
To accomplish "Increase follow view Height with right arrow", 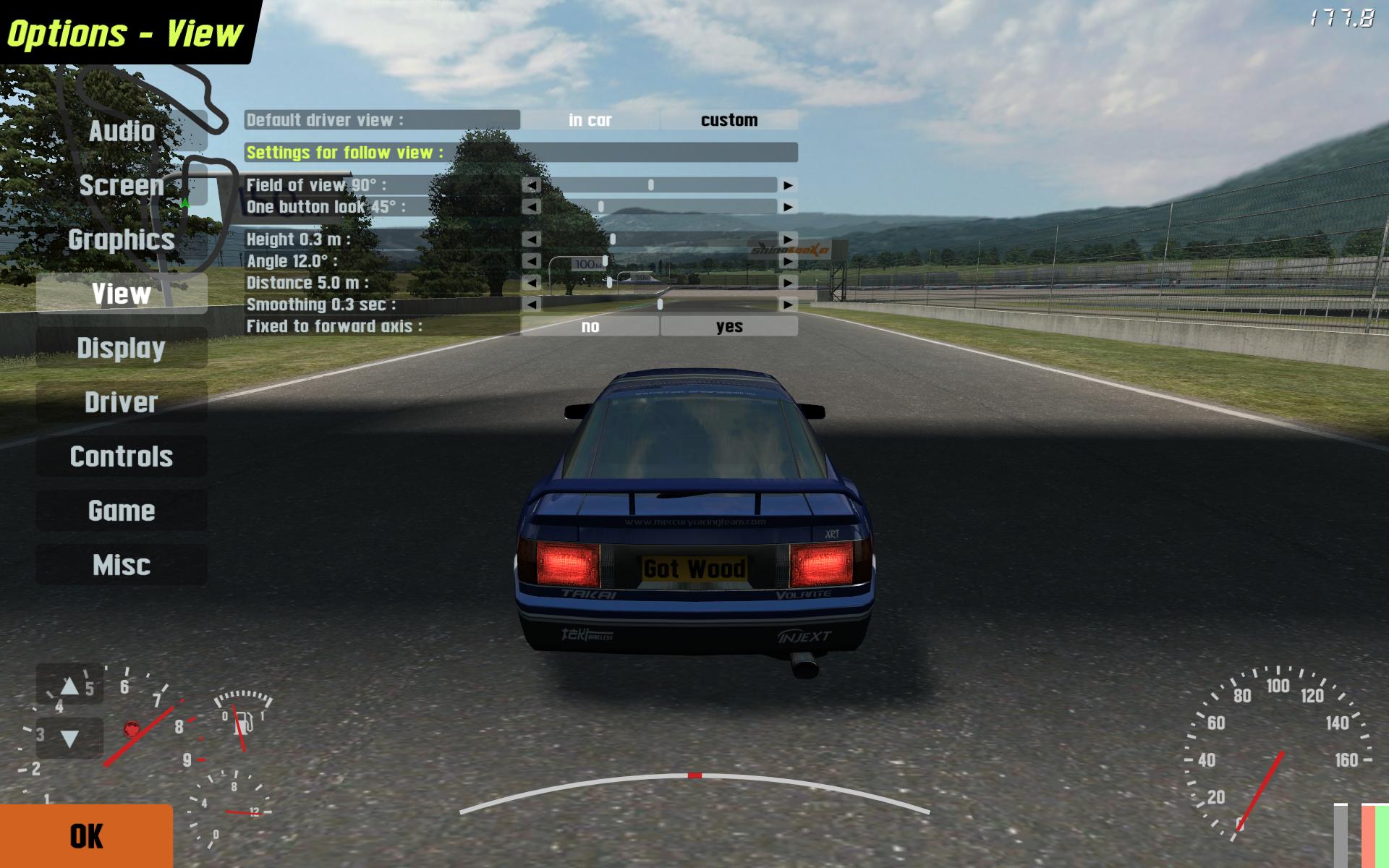I will pos(788,239).
